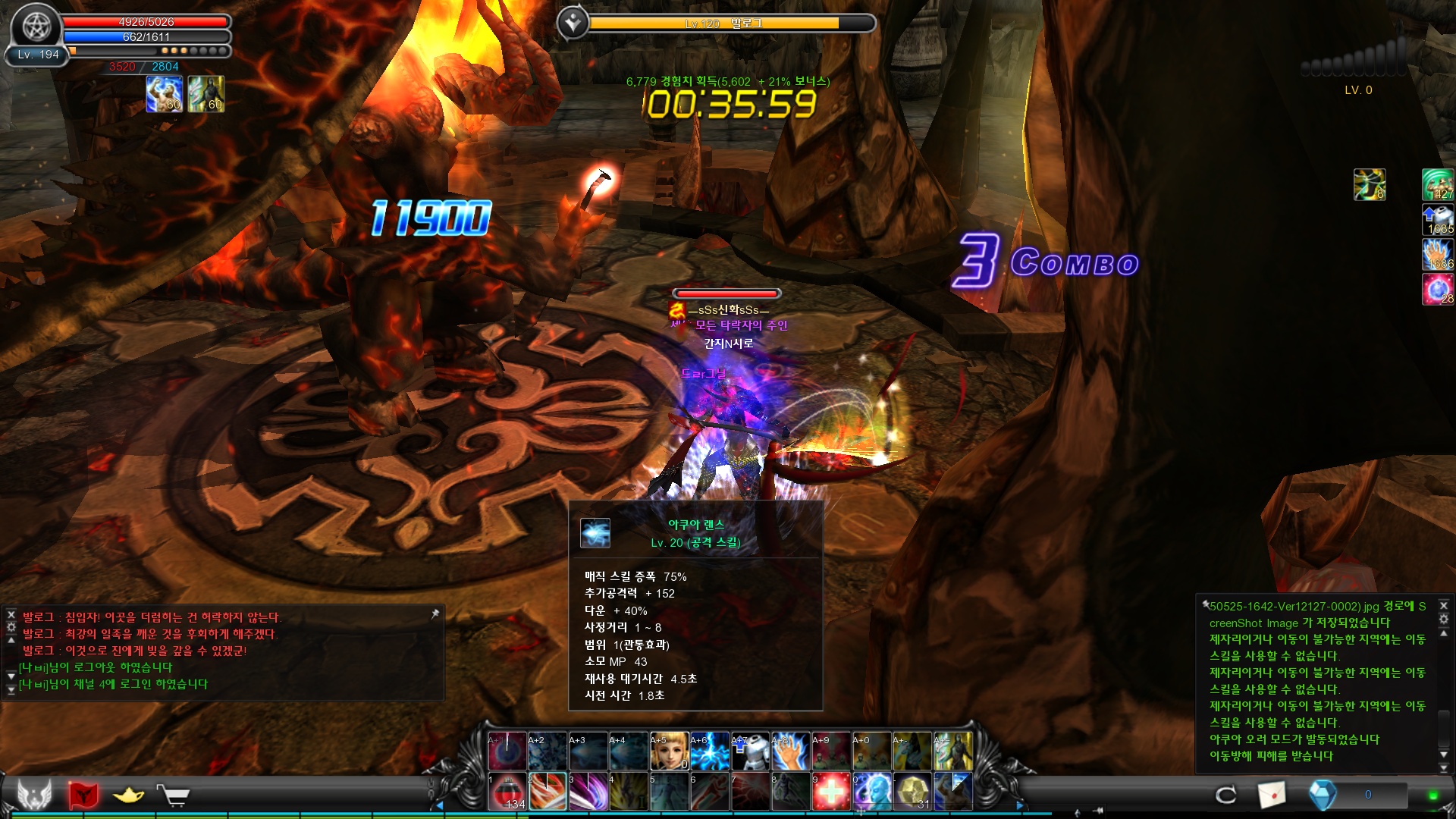Click the silver C icon on bottom bar
1456x819 pixels.
[x=1225, y=794]
